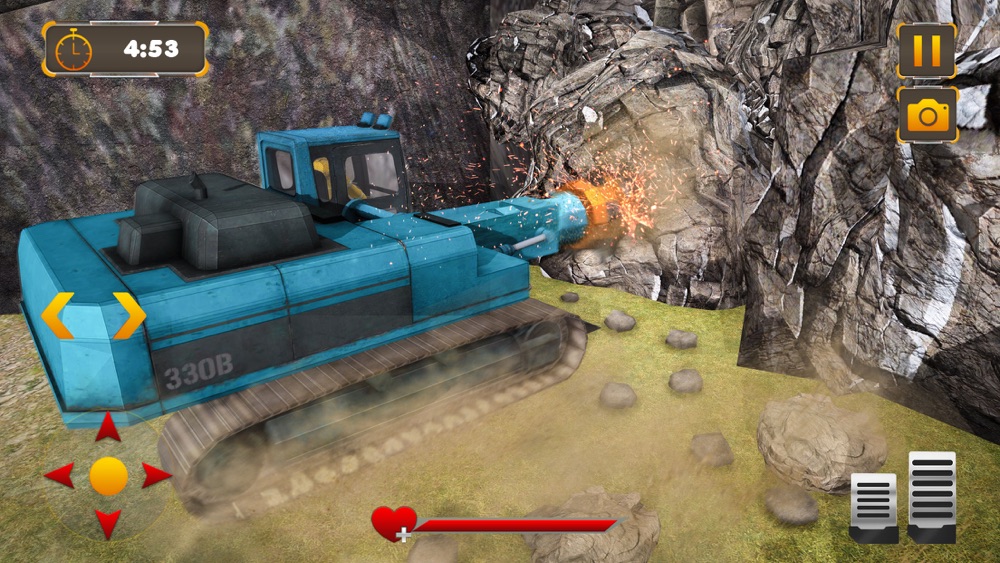
Task: Step on the taller accelerator pedal
Action: coord(931,497)
